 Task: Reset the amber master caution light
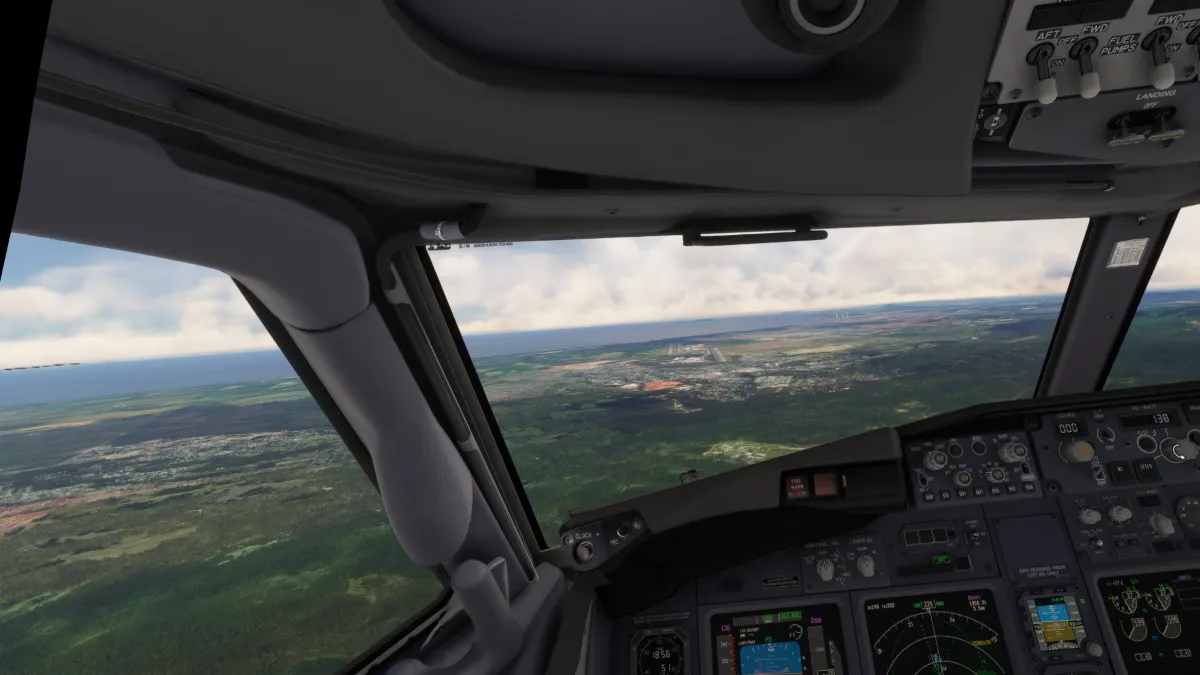[826, 484]
